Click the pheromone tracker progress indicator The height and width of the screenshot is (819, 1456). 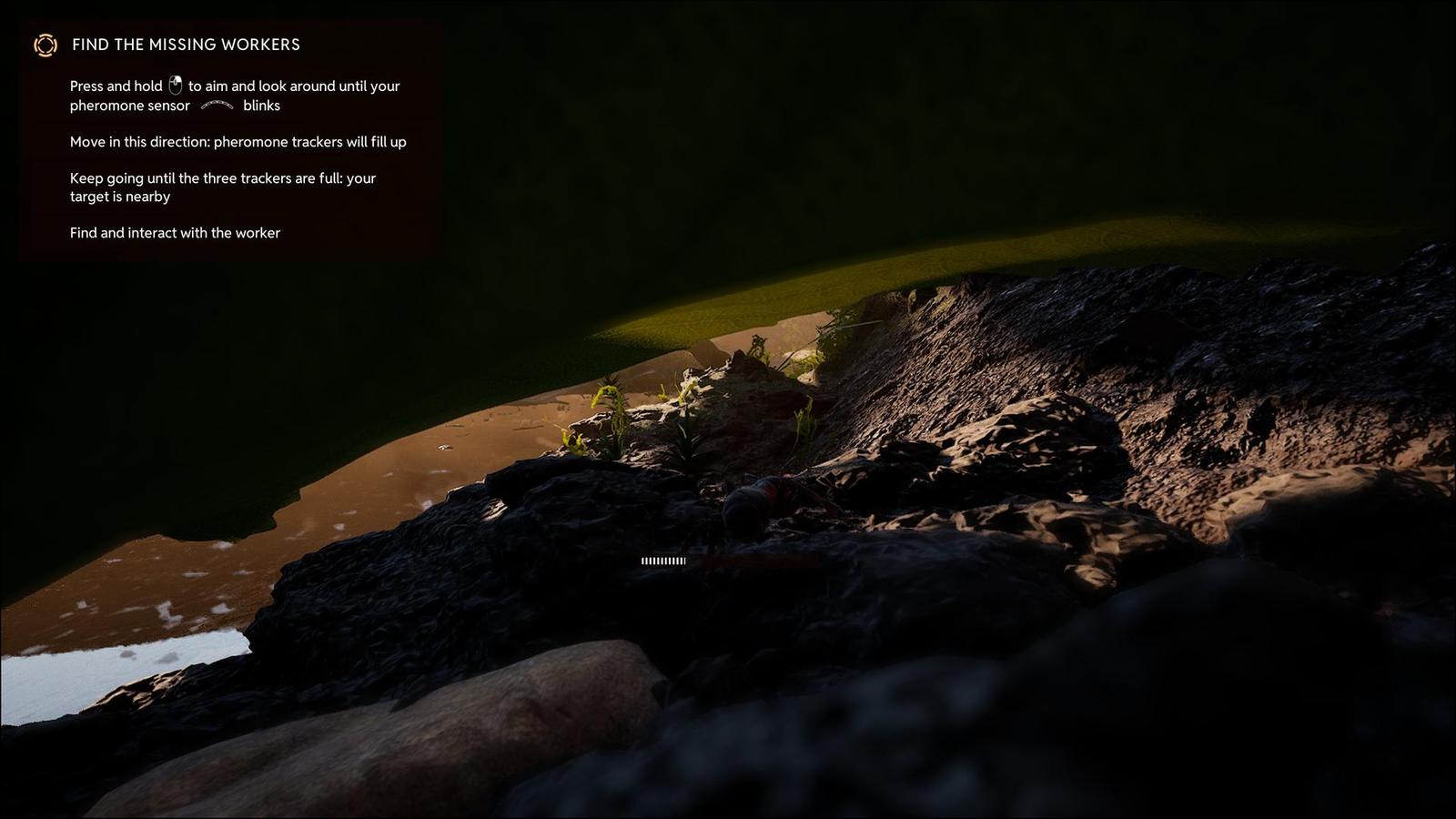coord(662,561)
